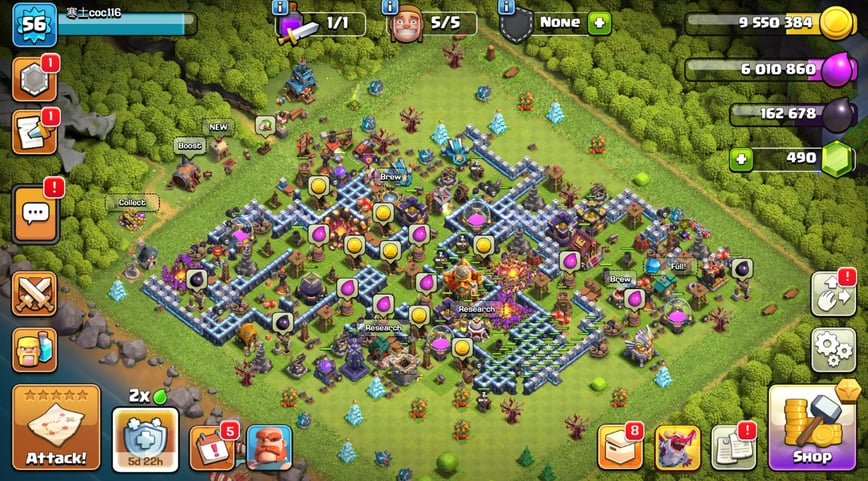Click the shield timer showing 5d 22h
Viewport: 868px width, 481px height.
pyautogui.click(x=146, y=439)
